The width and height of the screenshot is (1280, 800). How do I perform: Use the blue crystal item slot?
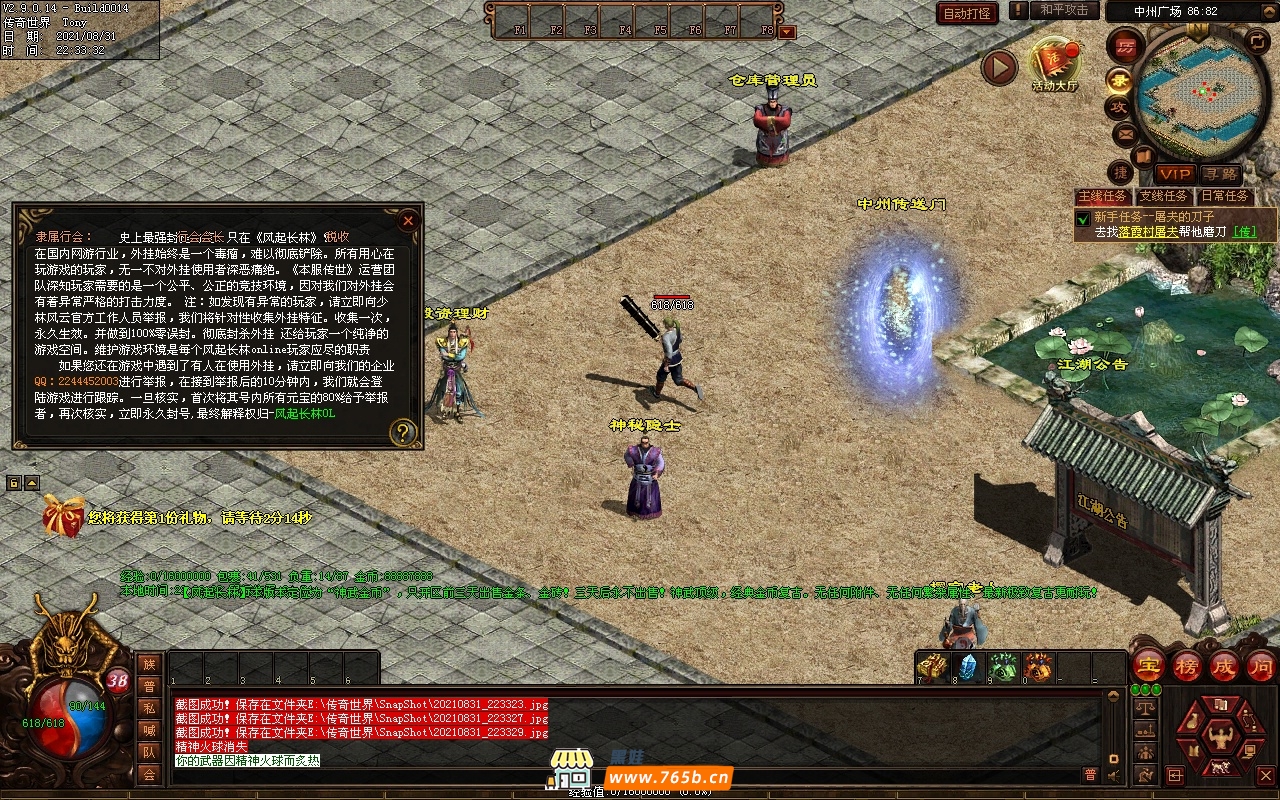(x=967, y=667)
